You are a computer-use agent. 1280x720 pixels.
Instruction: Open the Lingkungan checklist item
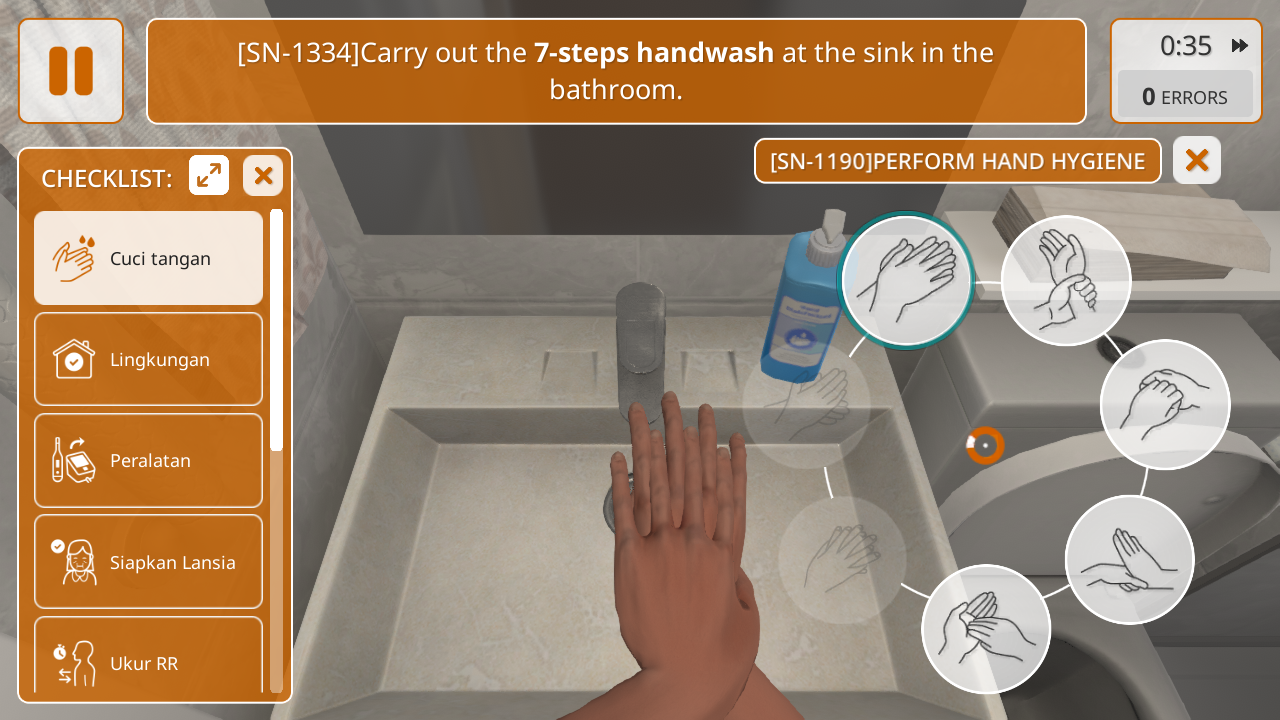(149, 359)
